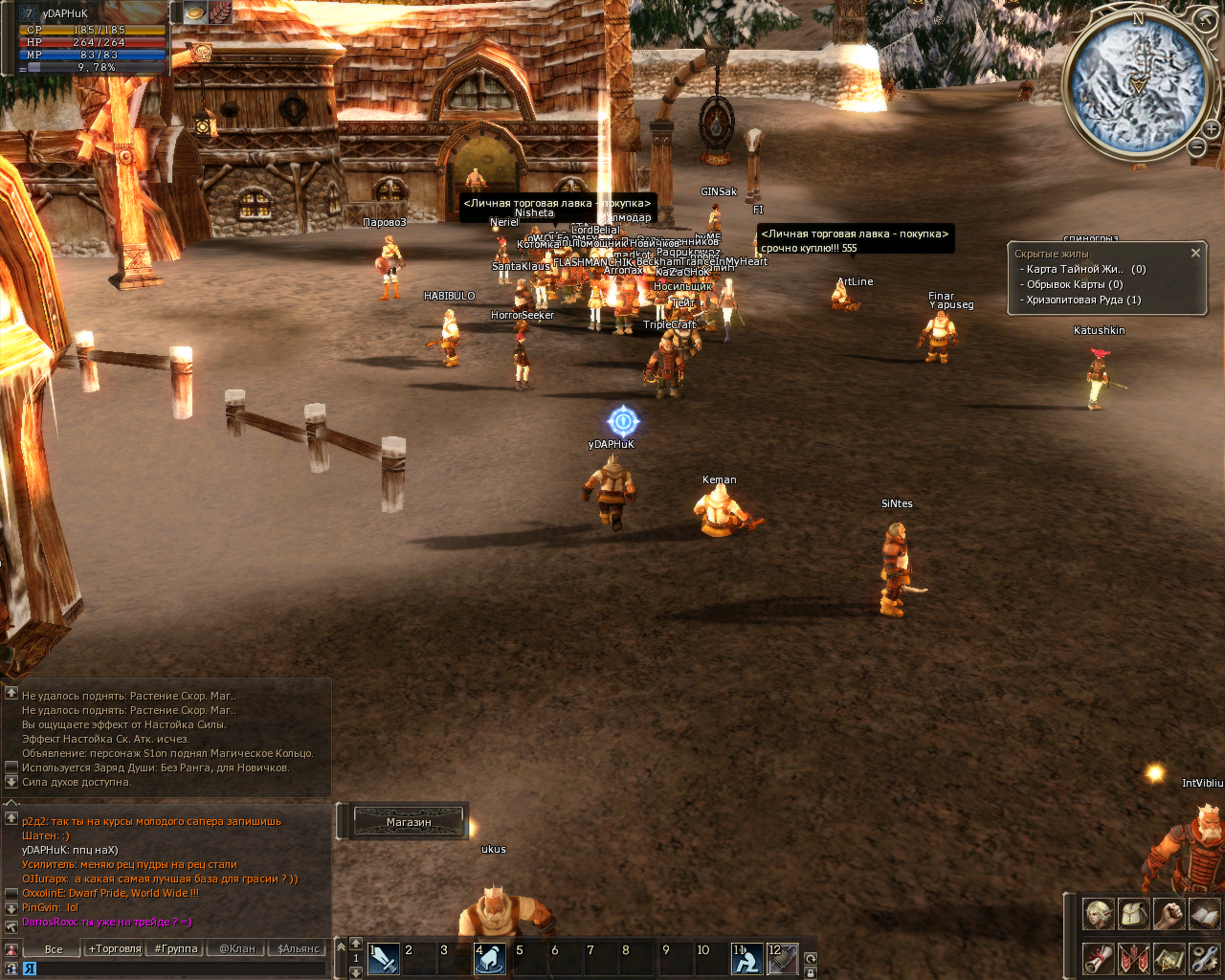
Task: Open the actions fist icon
Action: point(1169,914)
